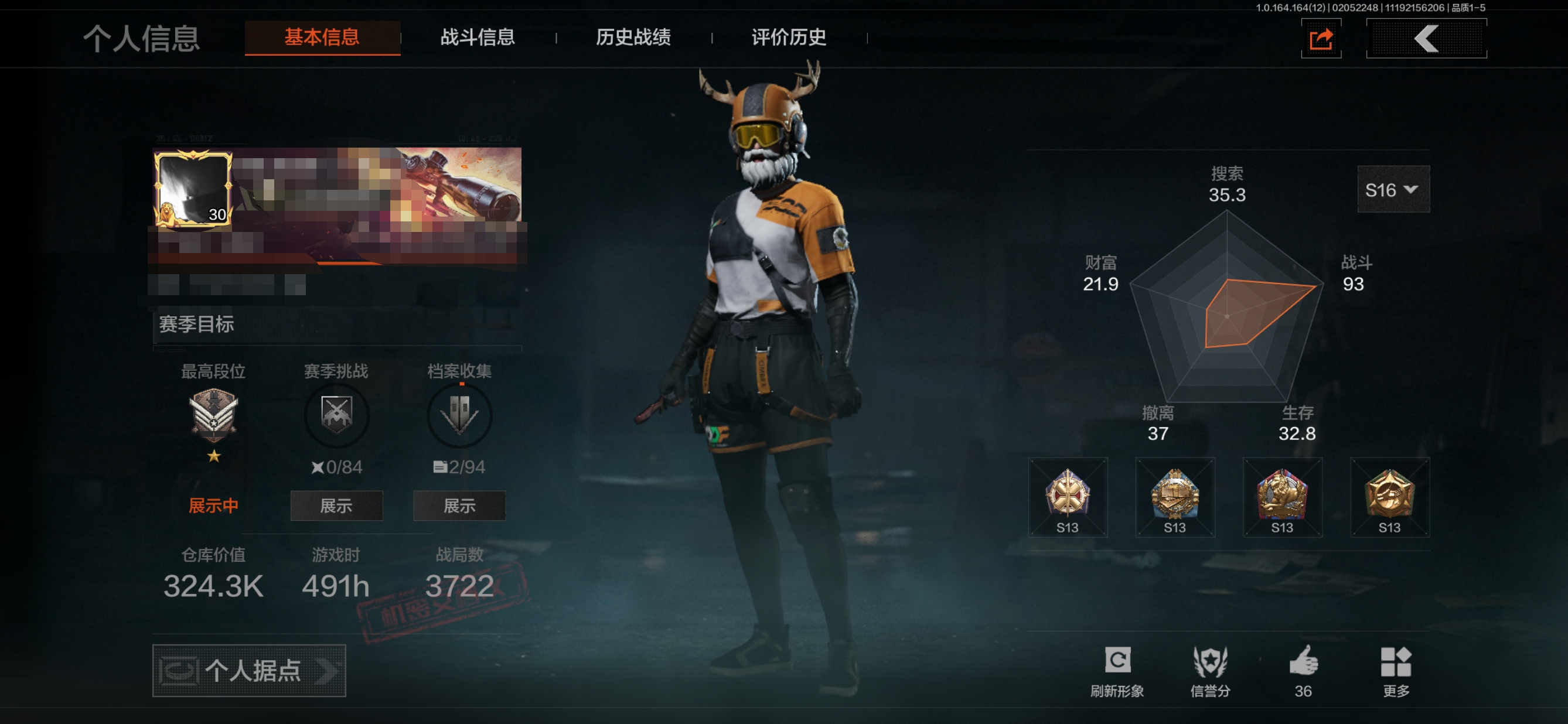1568x724 pixels.
Task: Open the 历史战绩 tab
Action: (x=633, y=37)
